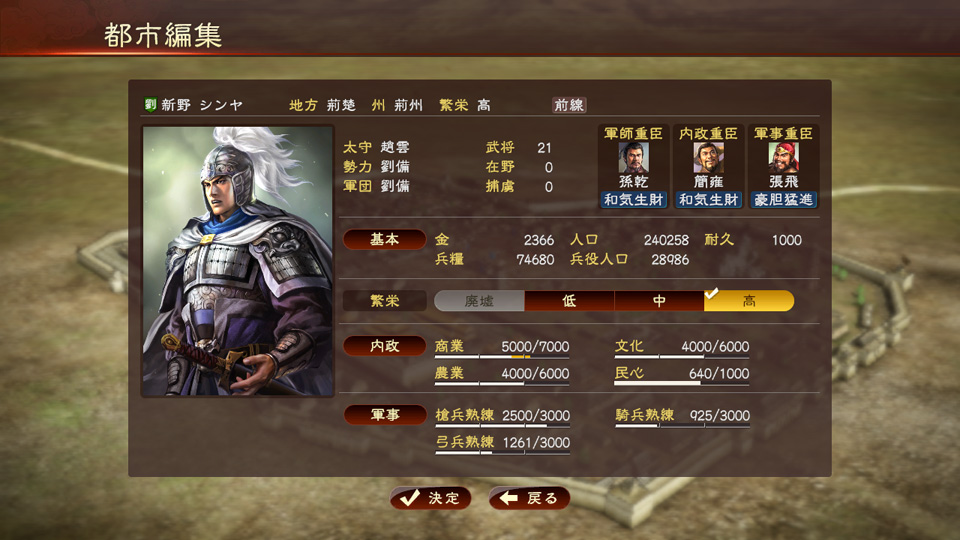Adjust the 民心 value bar
Image resolution: width=960 pixels, height=540 pixels.
682,382
